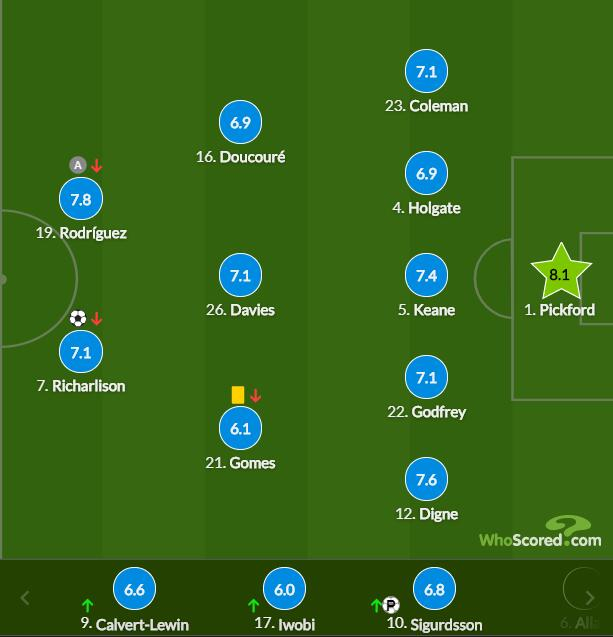Choose Keane's 7.4 rating circle
The height and width of the screenshot is (637, 613).
coord(426,276)
